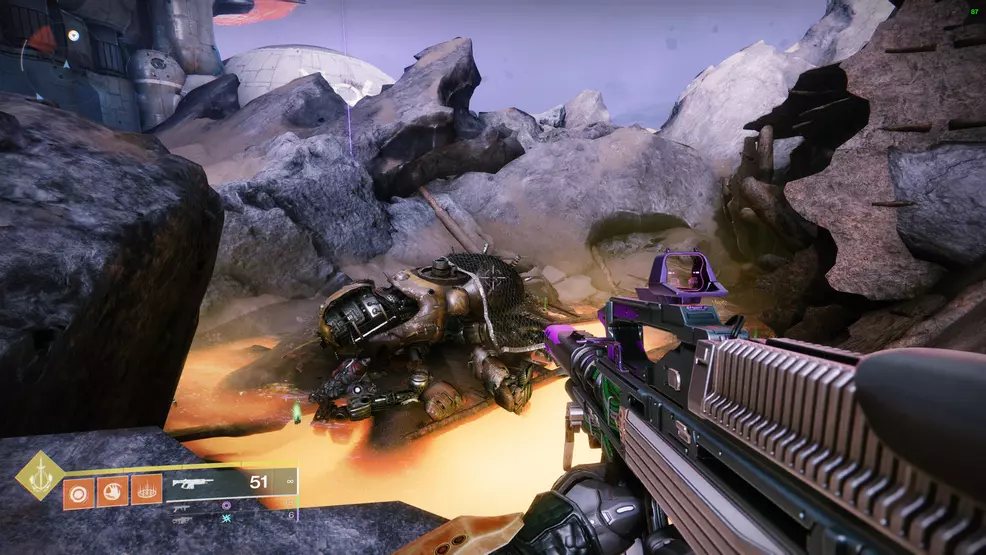Activate the golden diamond super ability icon
The image size is (986, 555).
click(40, 475)
